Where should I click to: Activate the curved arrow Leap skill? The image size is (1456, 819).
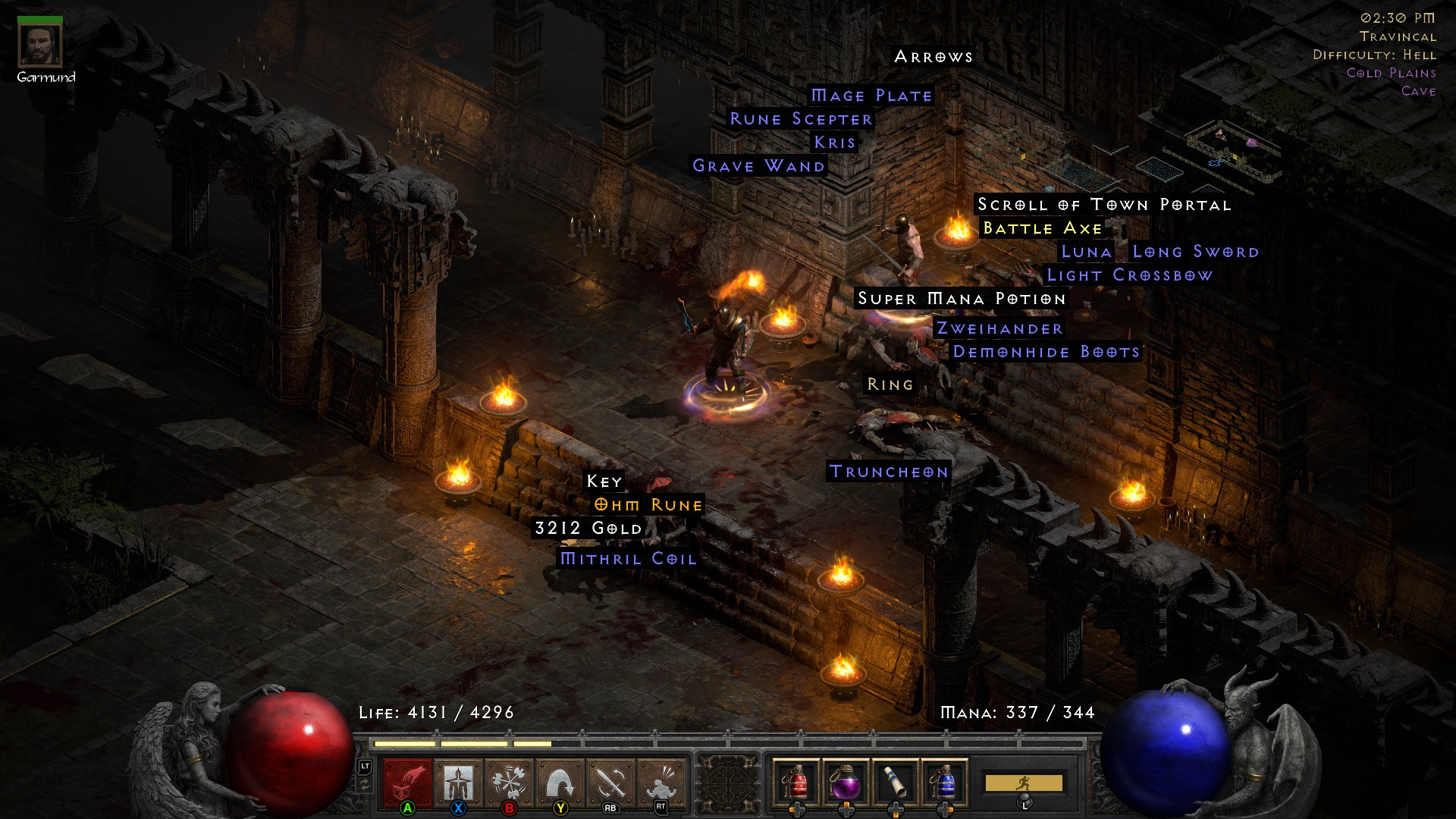(560, 782)
